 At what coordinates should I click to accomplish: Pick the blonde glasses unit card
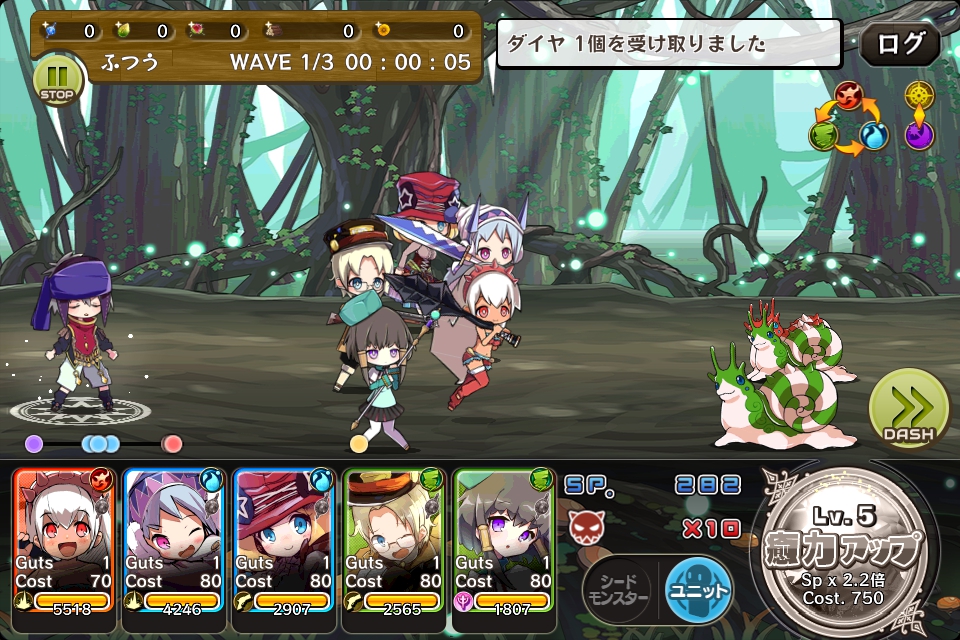point(395,538)
